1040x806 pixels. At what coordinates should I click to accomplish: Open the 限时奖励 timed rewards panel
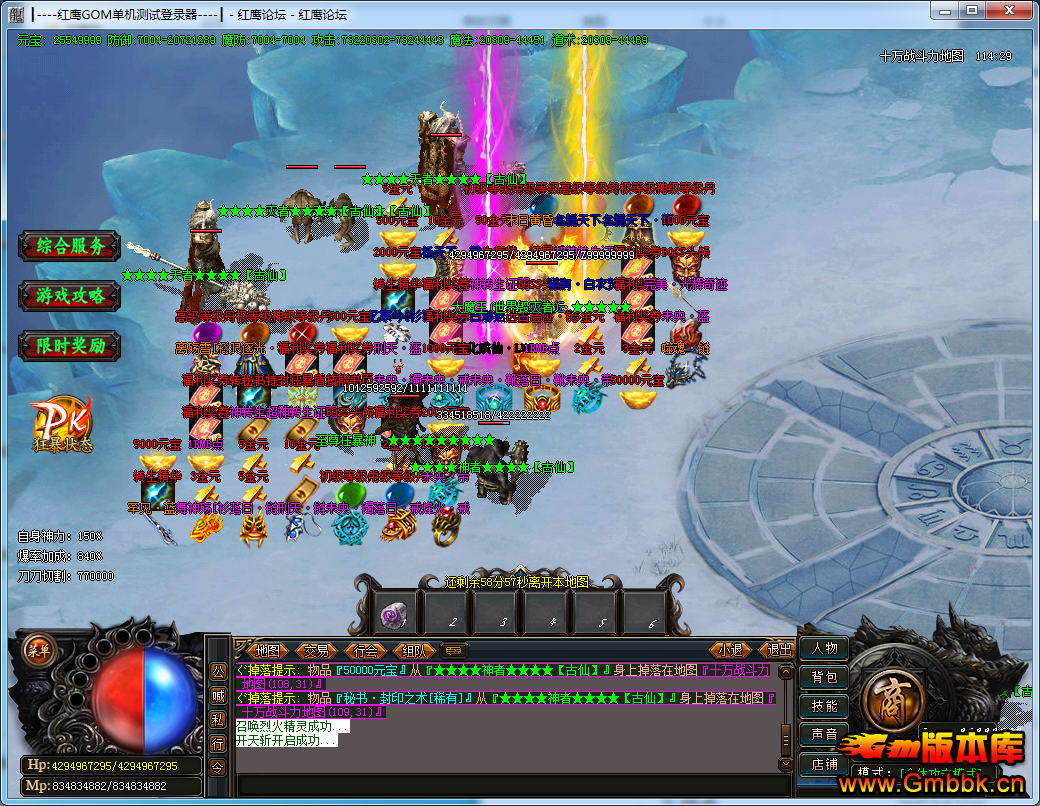click(70, 346)
